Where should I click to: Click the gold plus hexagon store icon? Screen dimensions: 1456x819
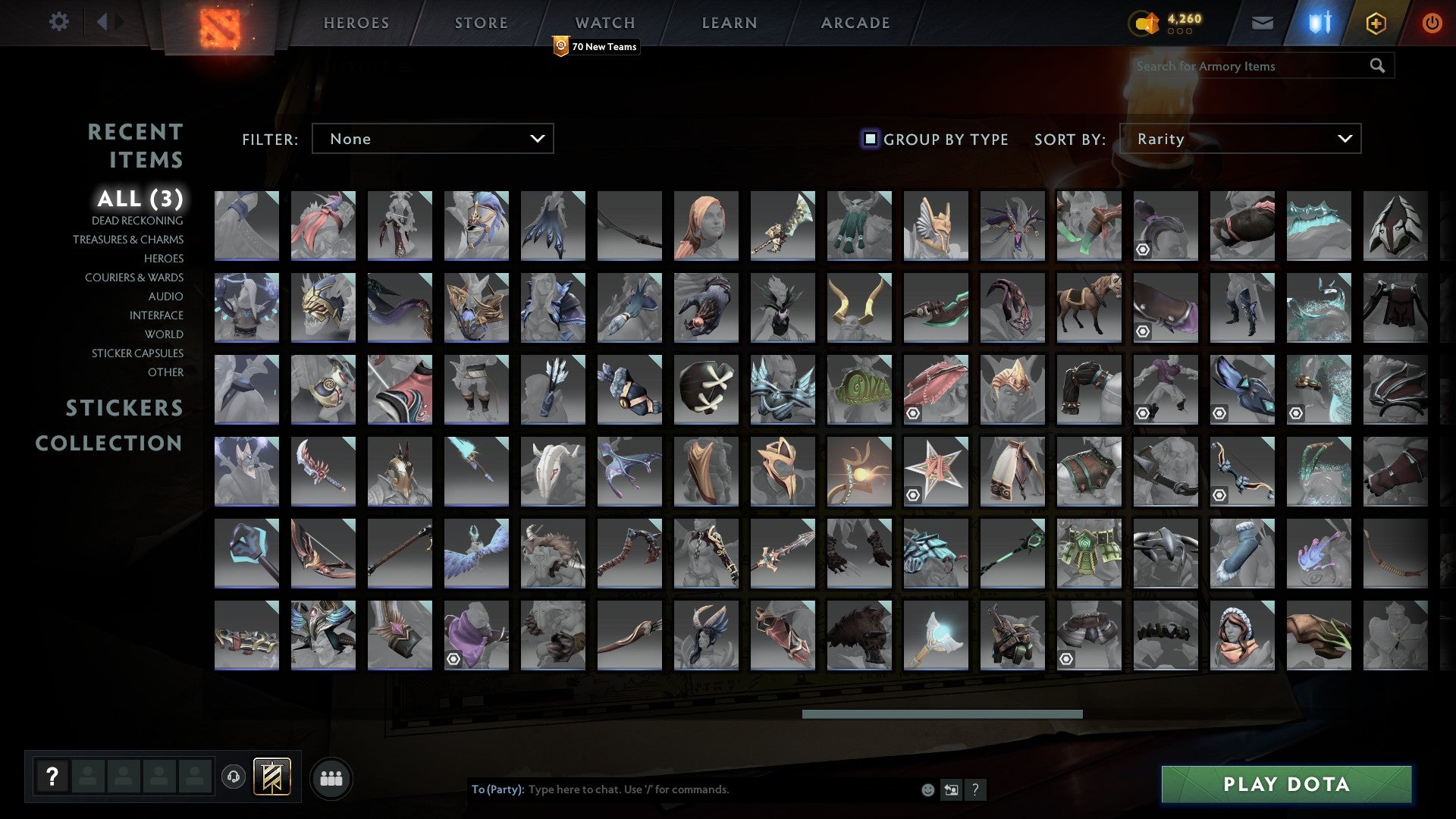[1376, 23]
